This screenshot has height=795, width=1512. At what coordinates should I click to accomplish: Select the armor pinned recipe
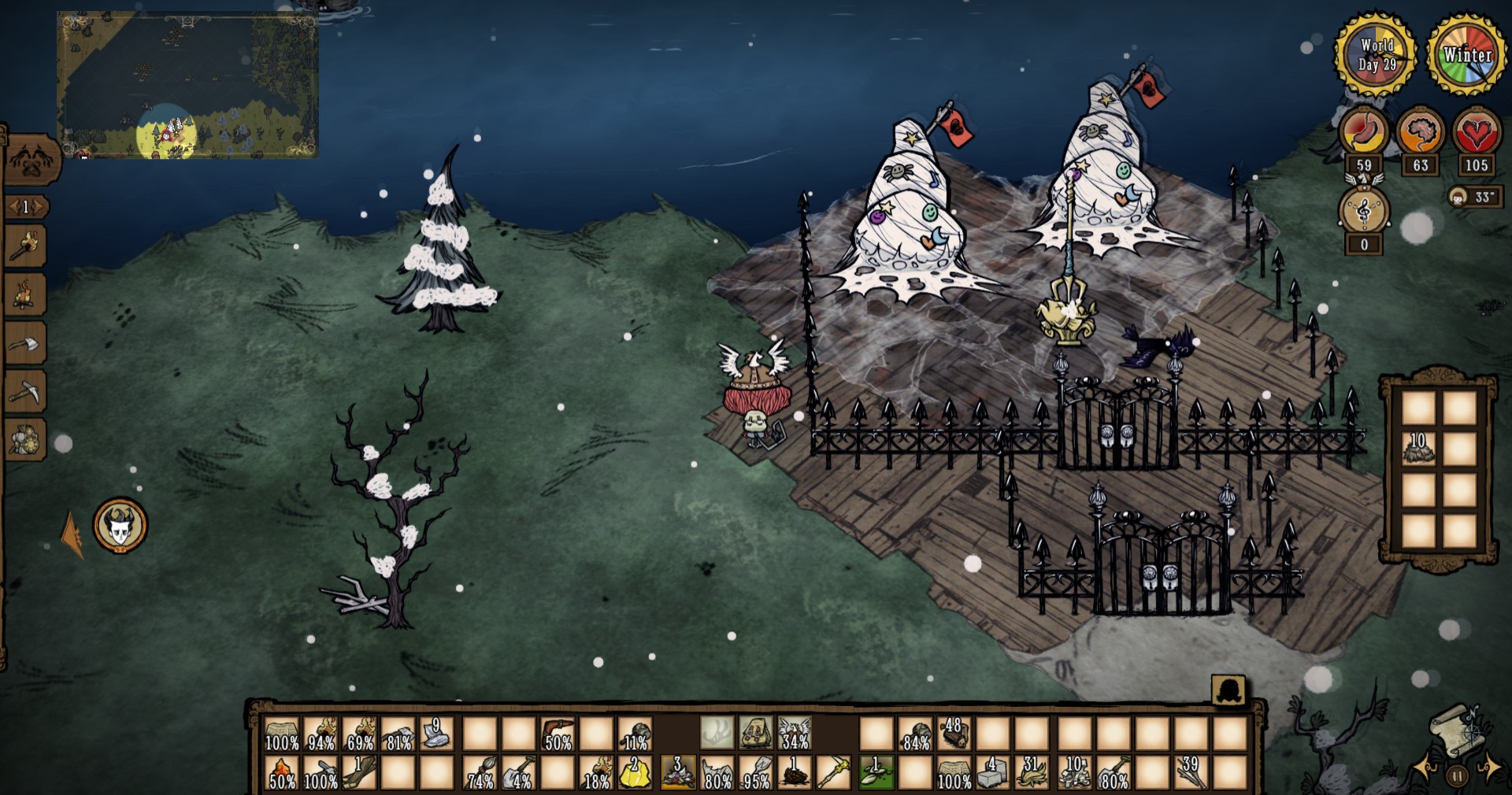point(26,439)
